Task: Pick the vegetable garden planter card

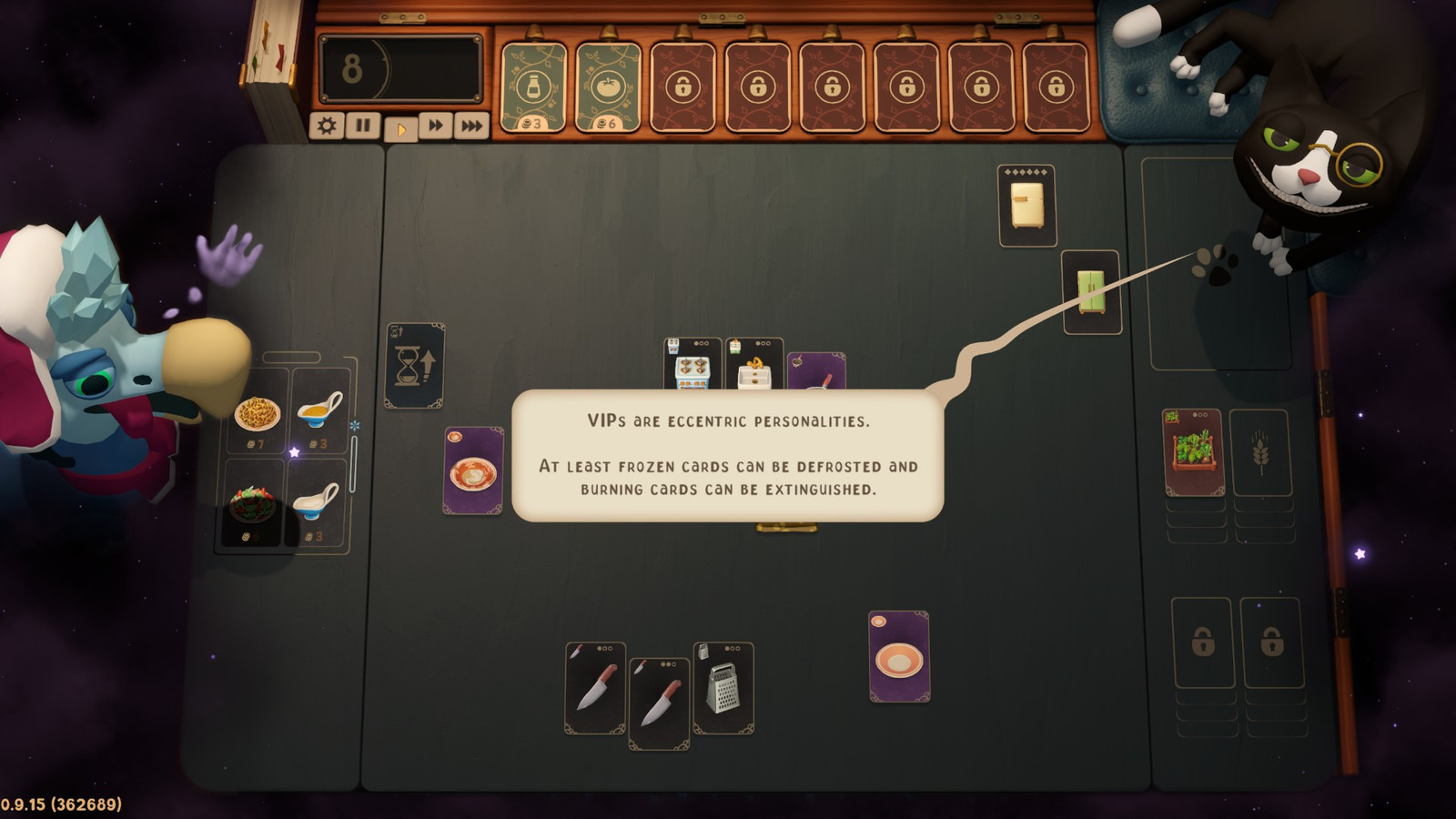Action: point(1193,452)
